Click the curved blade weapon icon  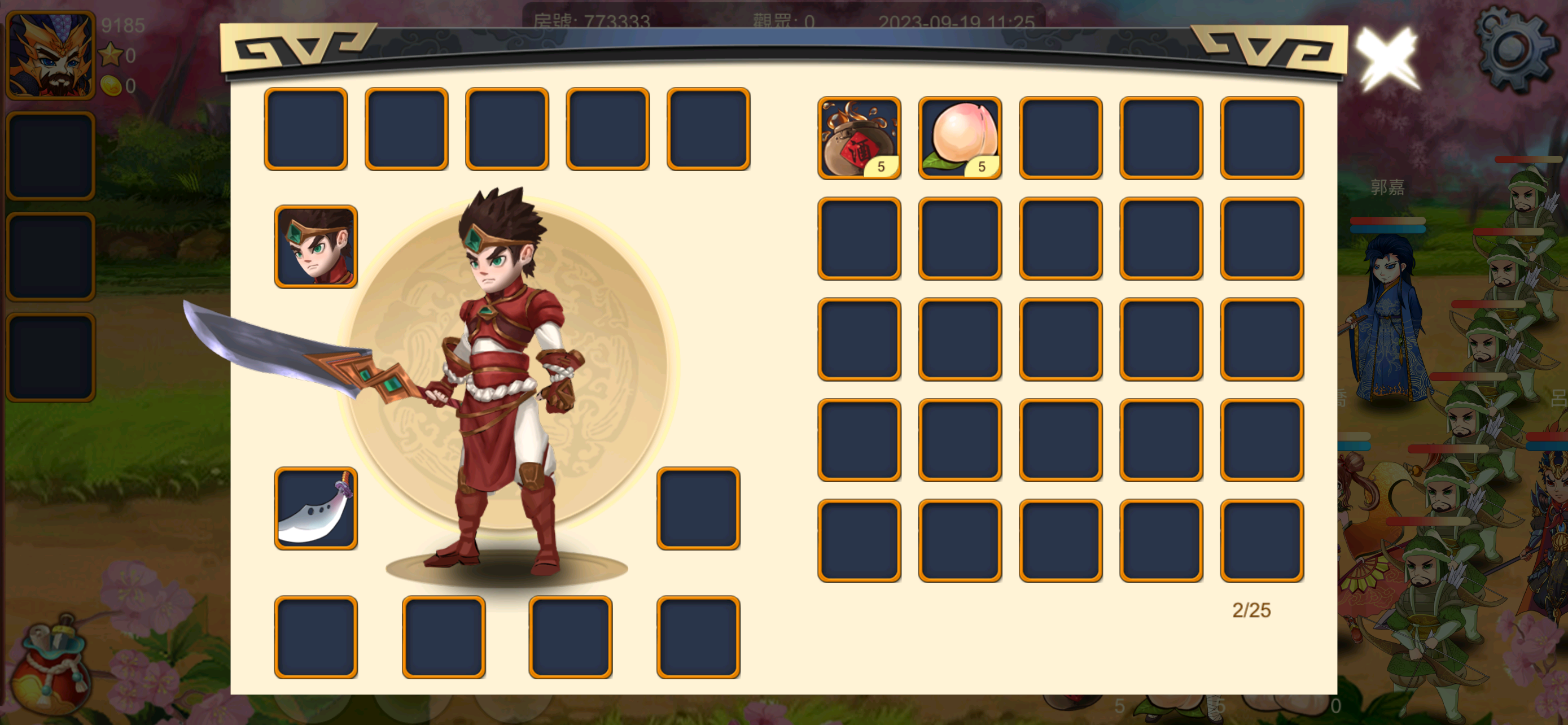[316, 513]
